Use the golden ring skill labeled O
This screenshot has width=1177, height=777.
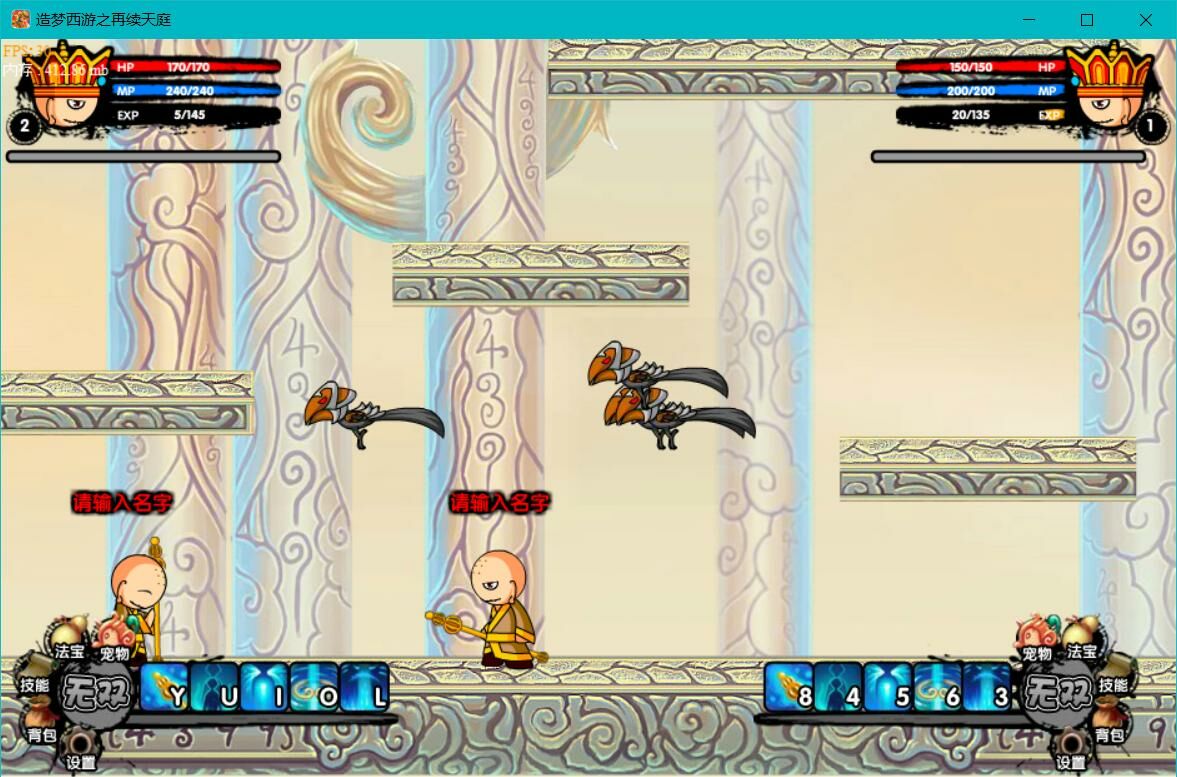pyautogui.click(x=315, y=688)
